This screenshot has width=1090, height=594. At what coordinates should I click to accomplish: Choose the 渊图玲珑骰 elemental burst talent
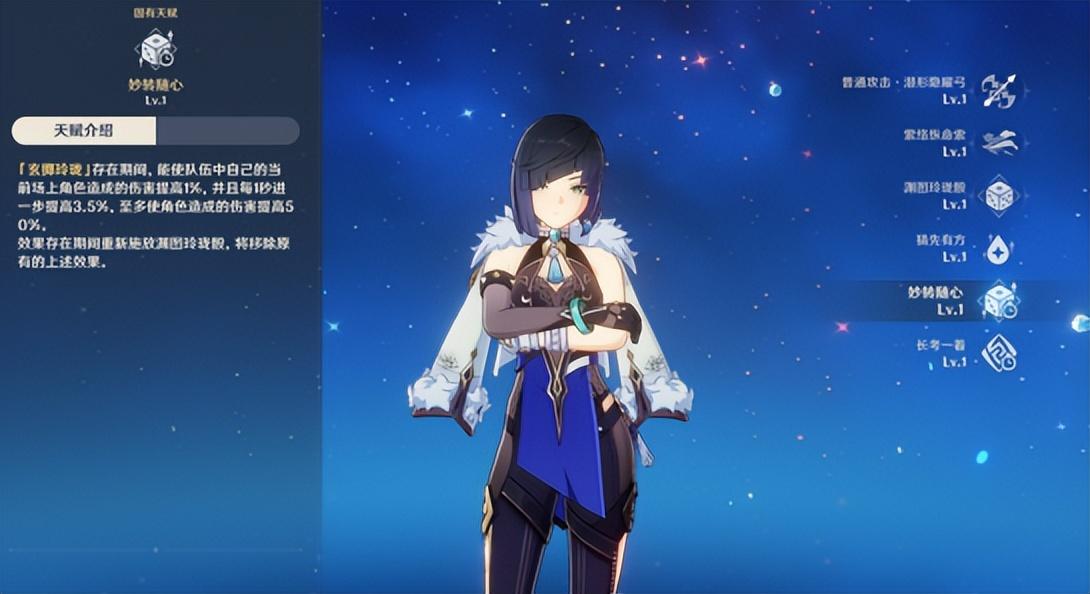click(x=997, y=196)
